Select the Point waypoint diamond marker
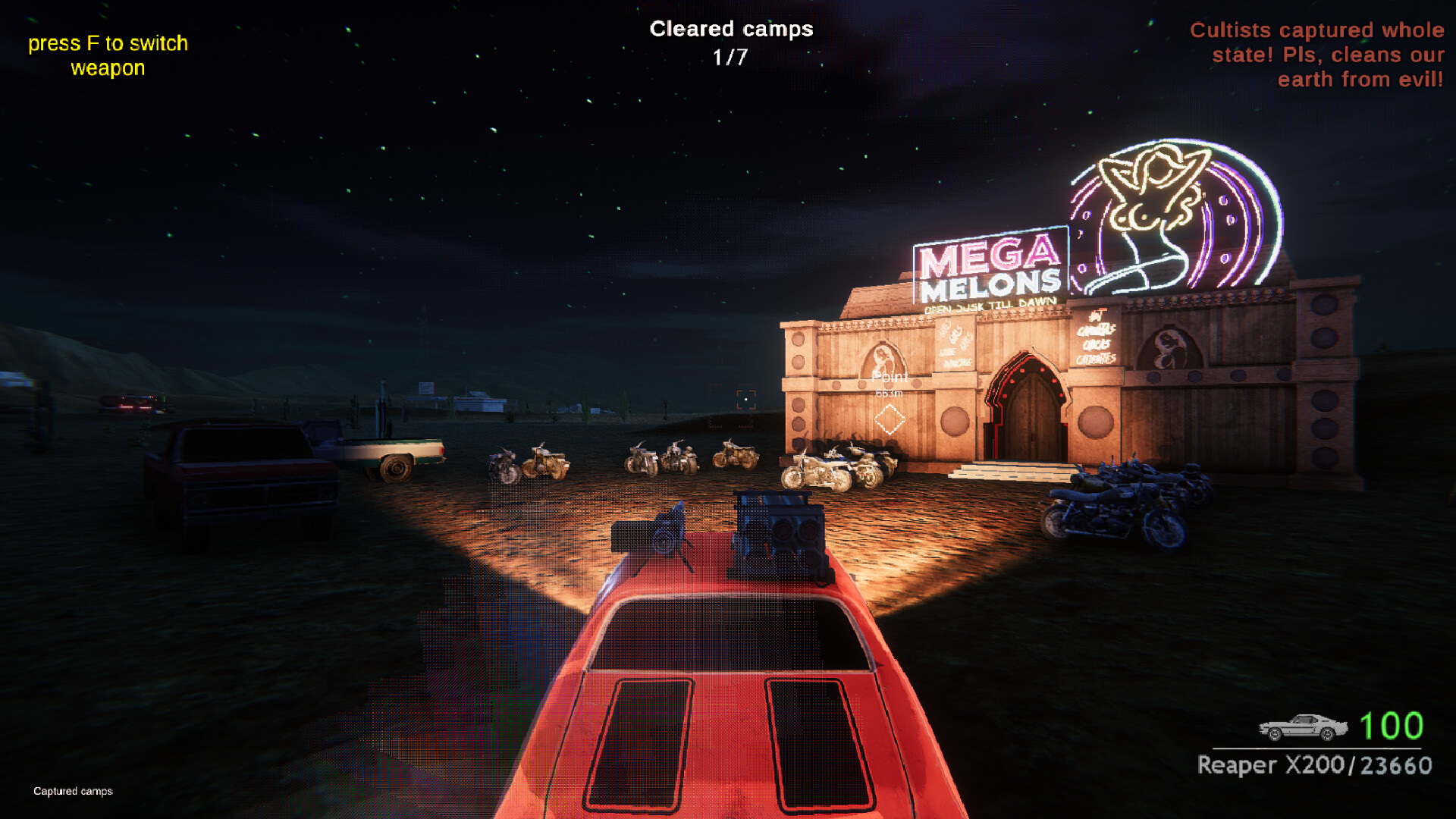This screenshot has height=819, width=1456. click(890, 418)
